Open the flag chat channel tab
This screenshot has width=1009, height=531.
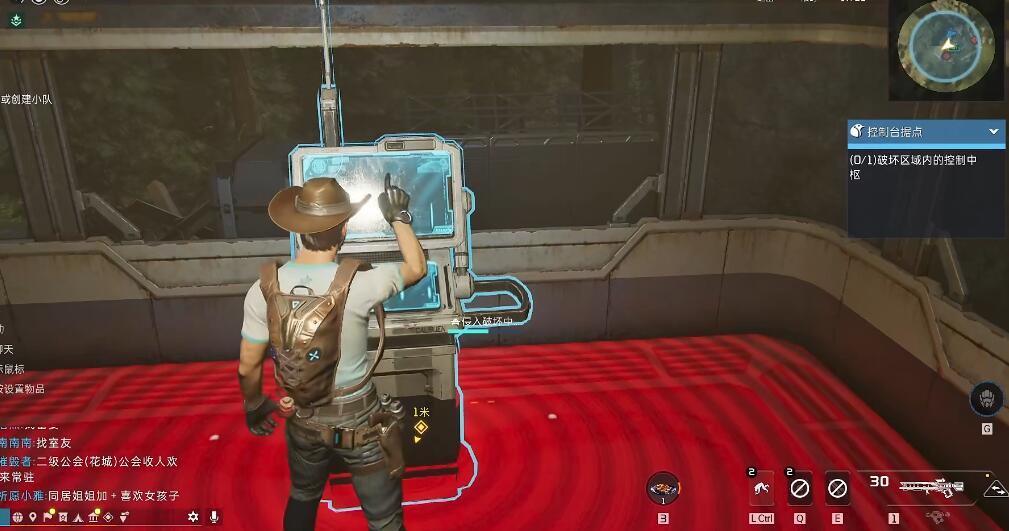tap(47, 517)
